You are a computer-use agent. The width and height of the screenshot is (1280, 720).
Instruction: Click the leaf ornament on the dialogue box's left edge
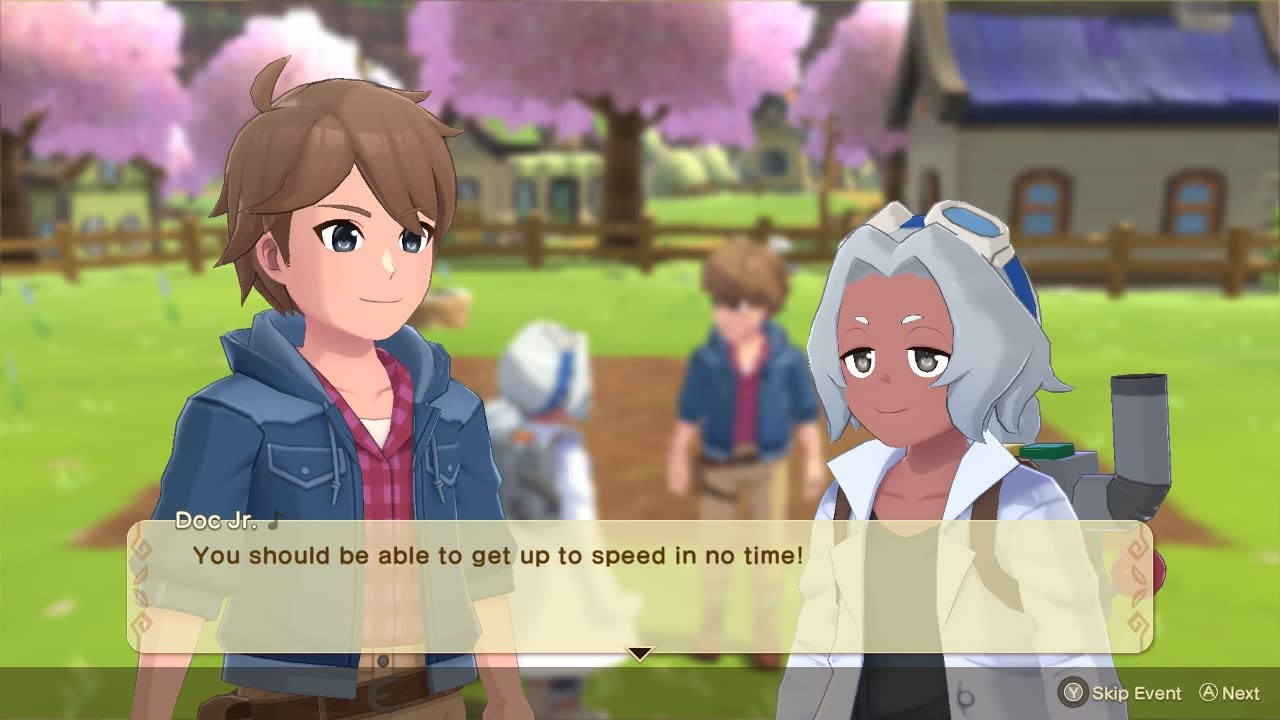coord(142,585)
